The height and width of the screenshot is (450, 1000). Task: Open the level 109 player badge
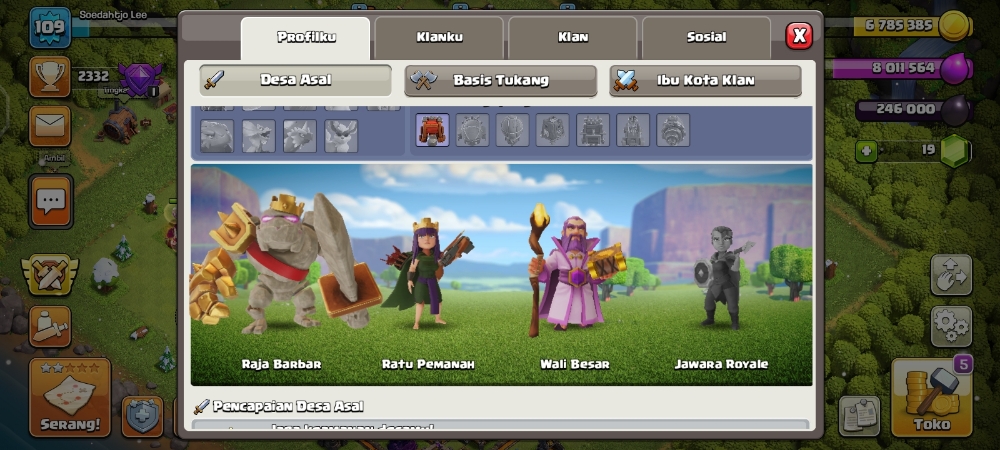[x=48, y=27]
